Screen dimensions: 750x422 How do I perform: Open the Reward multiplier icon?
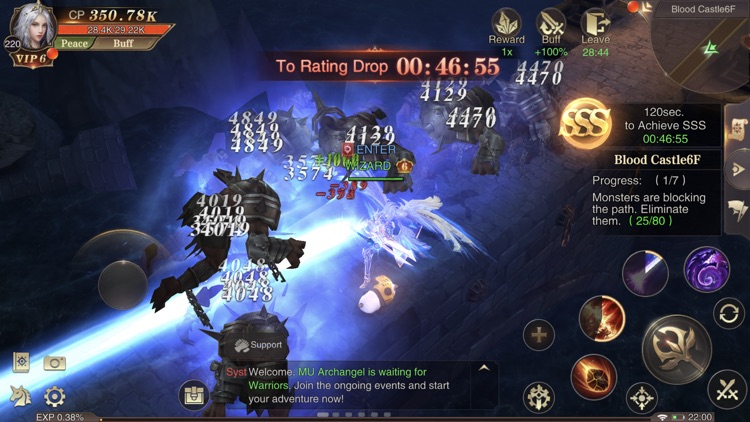(x=506, y=24)
